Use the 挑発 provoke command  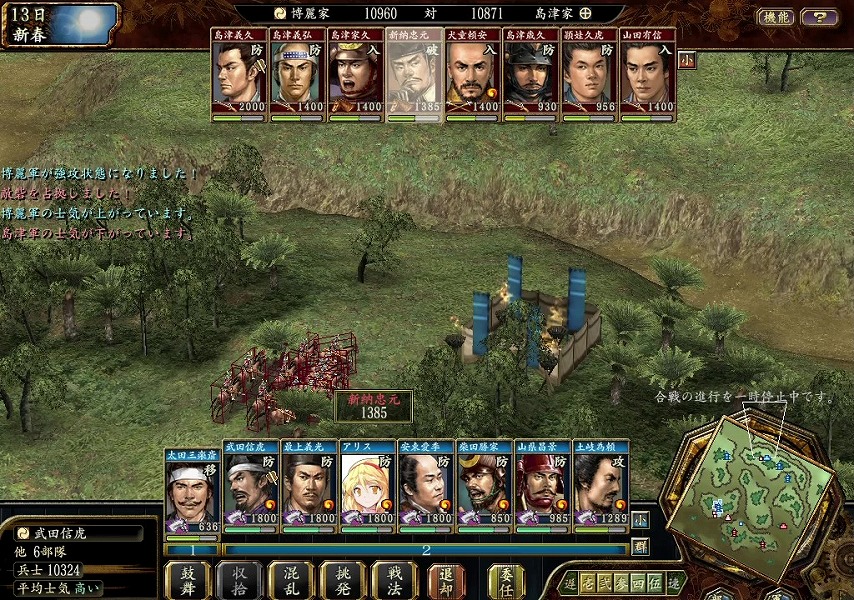point(342,580)
